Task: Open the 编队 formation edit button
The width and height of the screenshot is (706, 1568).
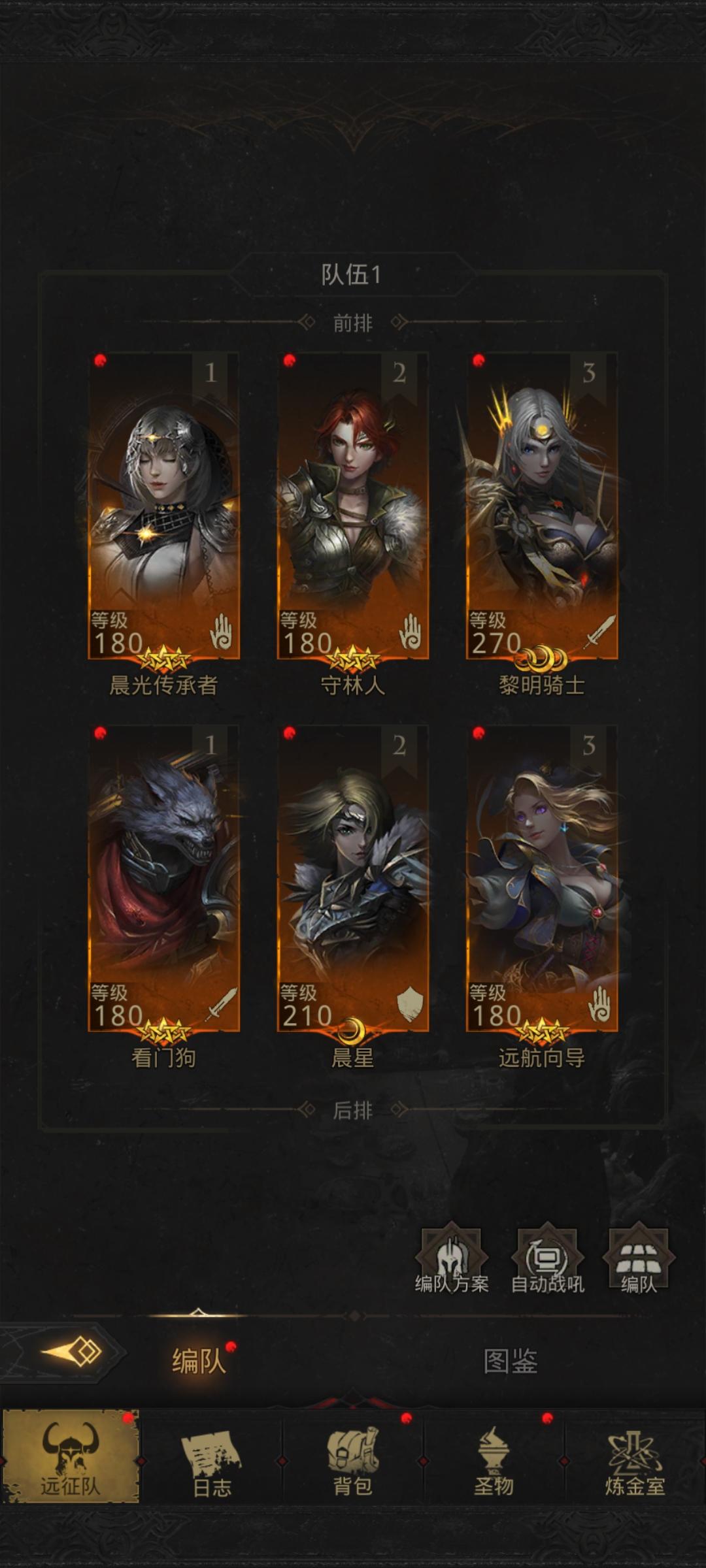Action: click(x=639, y=1261)
